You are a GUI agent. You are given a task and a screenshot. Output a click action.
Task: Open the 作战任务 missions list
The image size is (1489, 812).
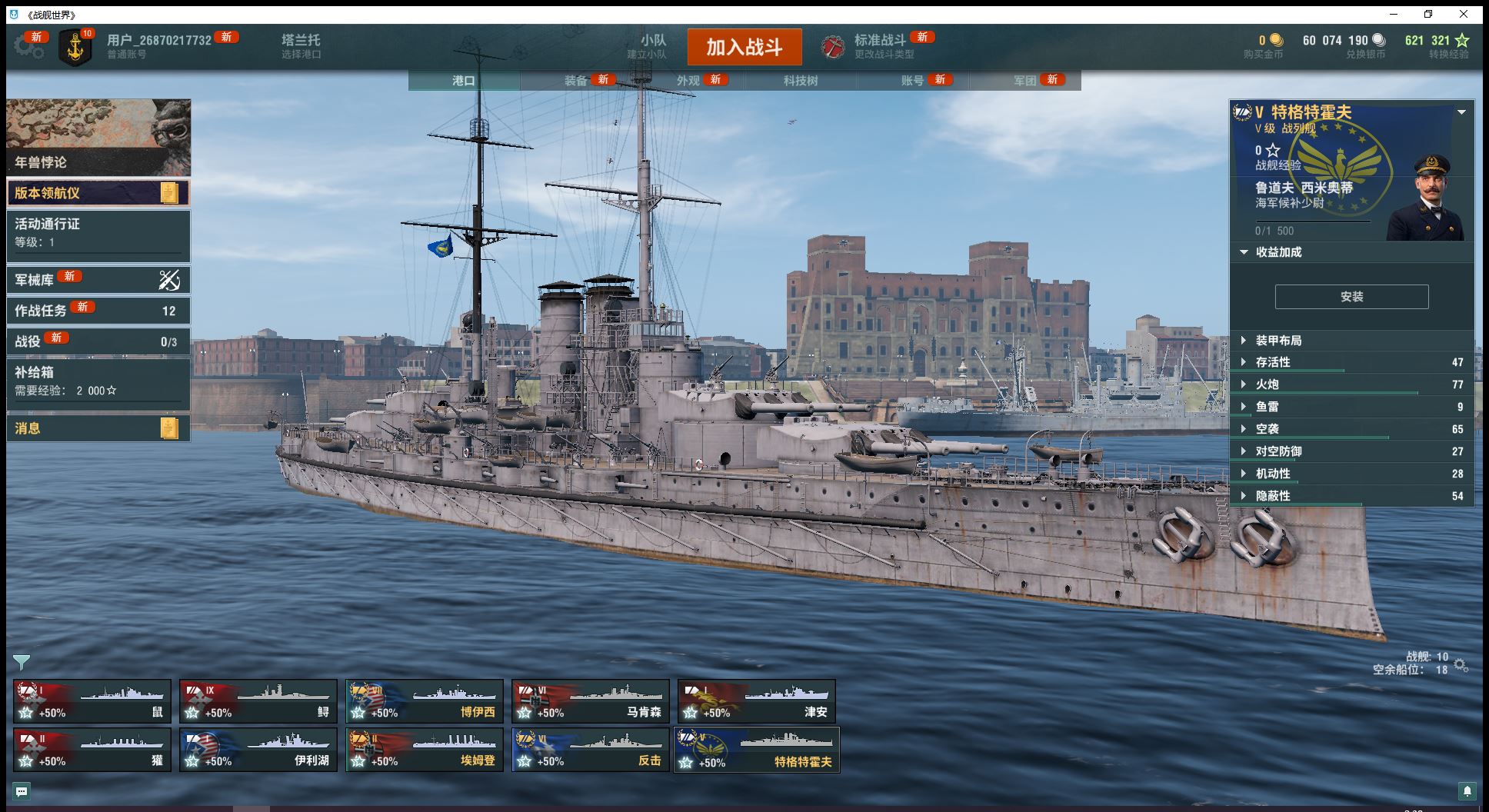[98, 311]
